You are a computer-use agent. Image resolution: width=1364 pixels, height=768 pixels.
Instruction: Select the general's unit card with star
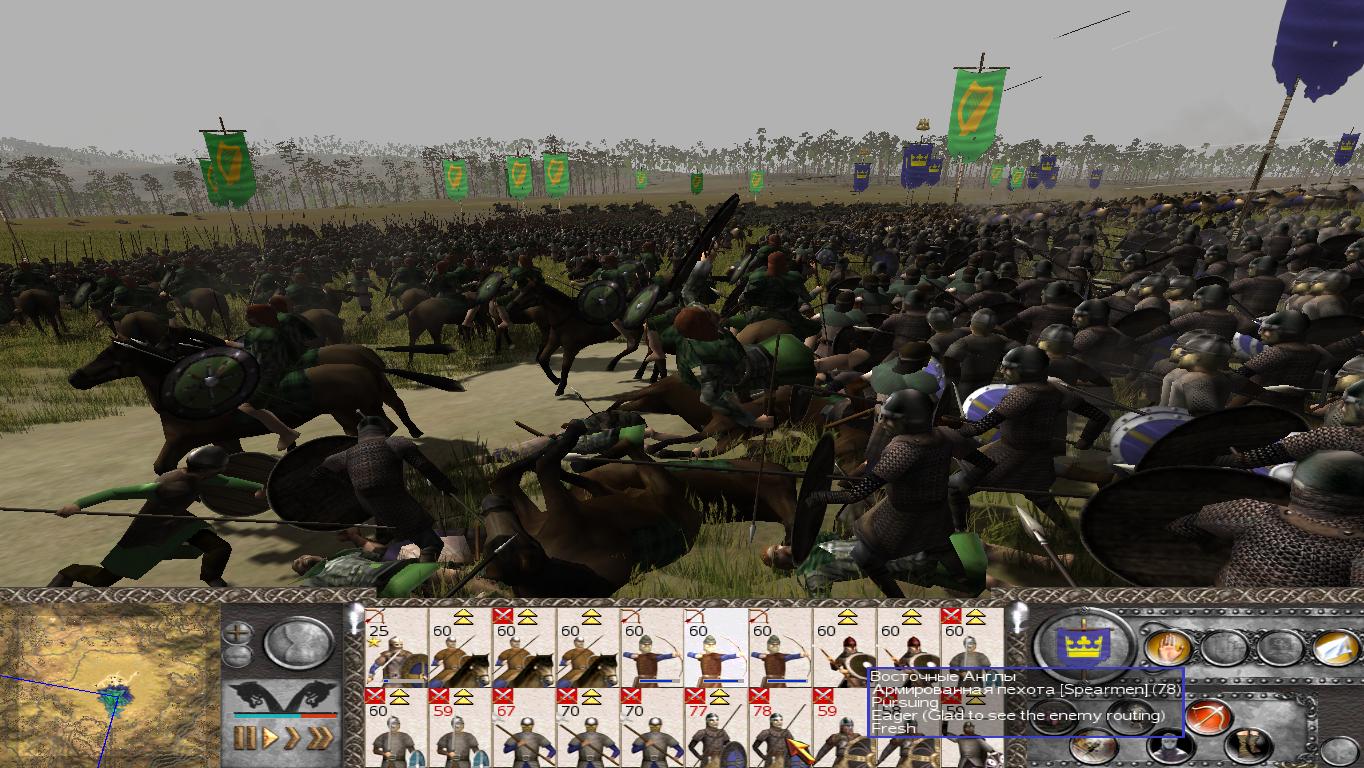click(x=395, y=648)
